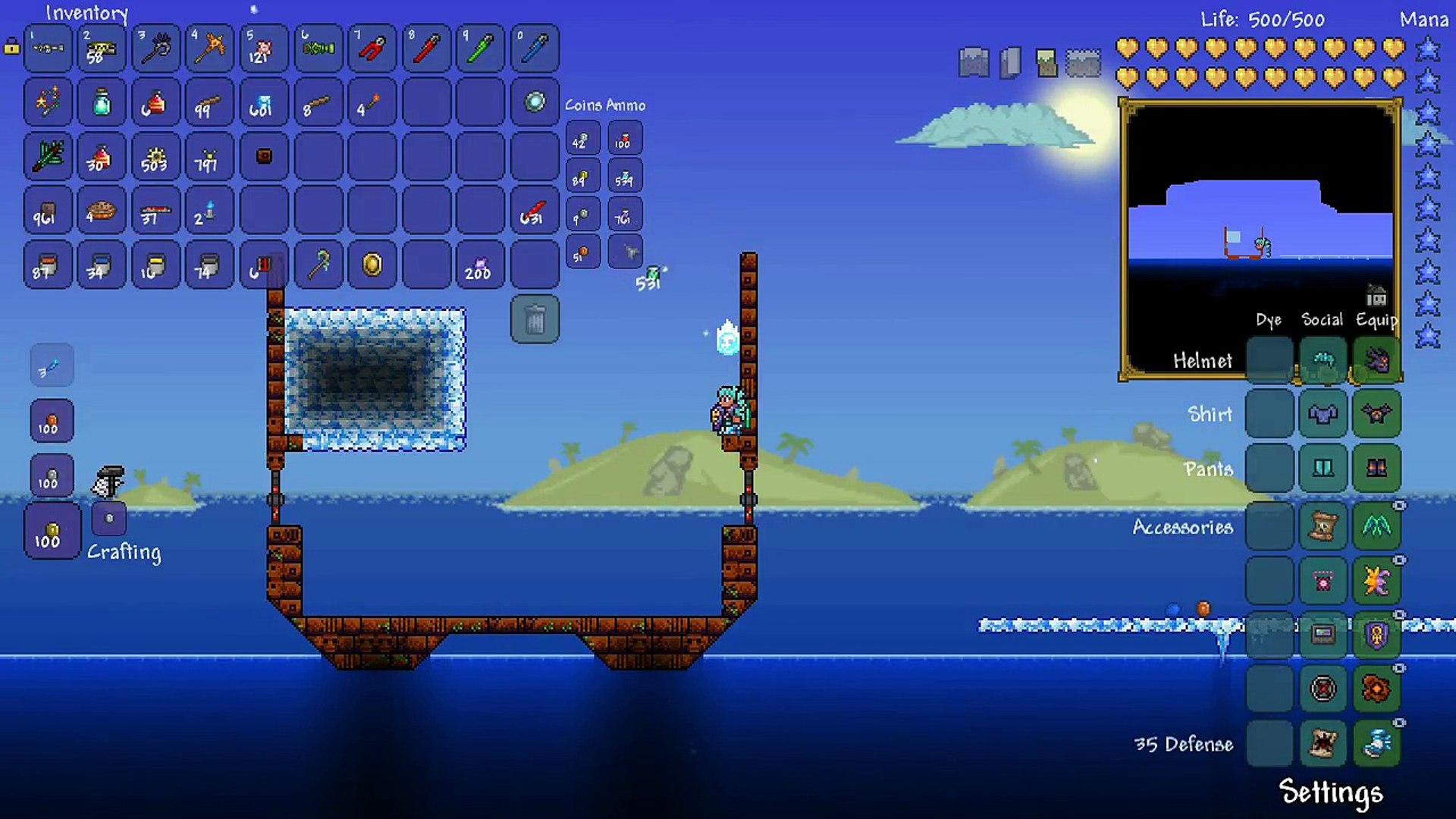Select the gold coin item in inventory
The height and width of the screenshot is (819, 1456).
[372, 265]
